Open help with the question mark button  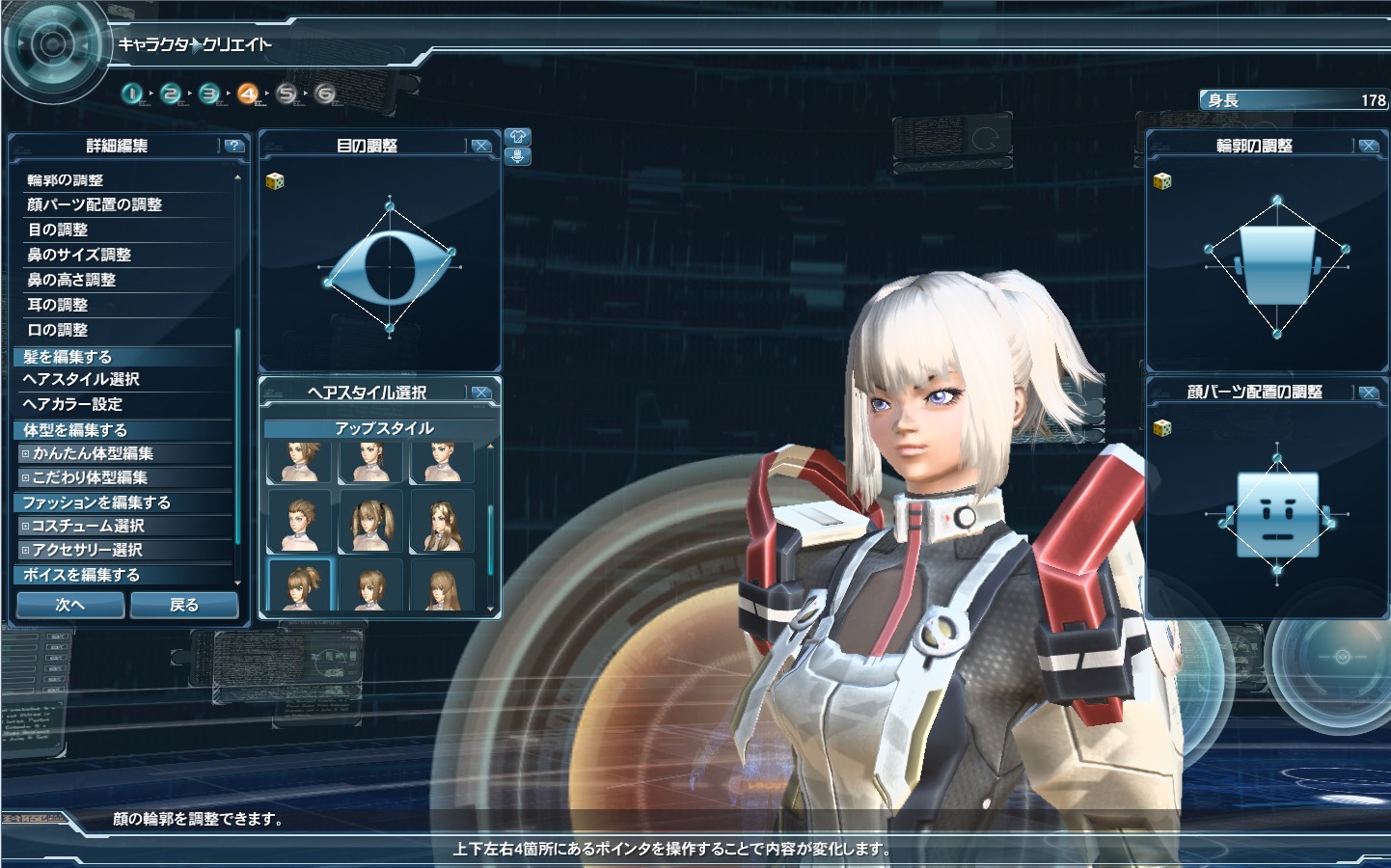233,146
